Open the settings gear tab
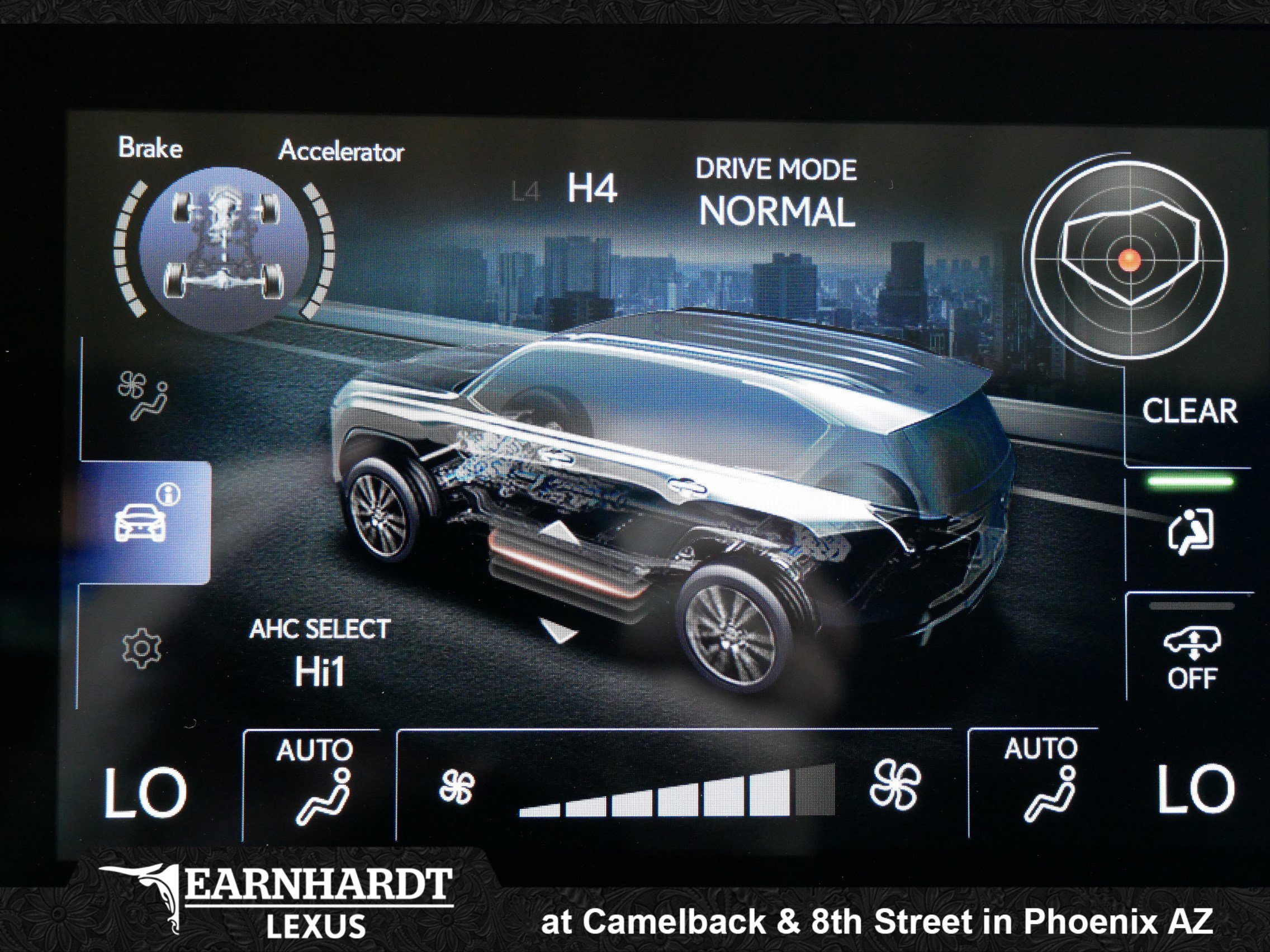This screenshot has width=1270, height=952. pos(141,649)
